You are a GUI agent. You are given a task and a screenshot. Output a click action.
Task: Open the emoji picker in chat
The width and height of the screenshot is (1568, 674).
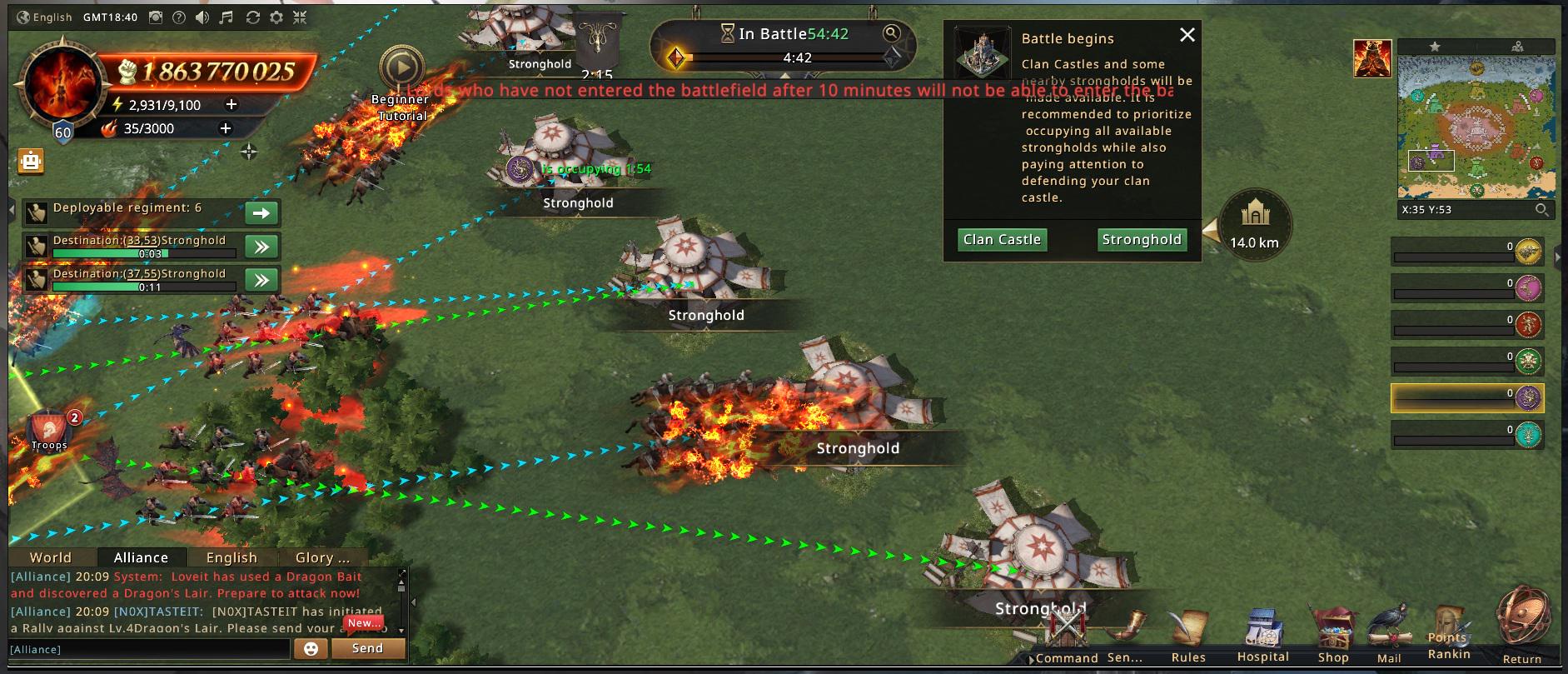pos(311,648)
